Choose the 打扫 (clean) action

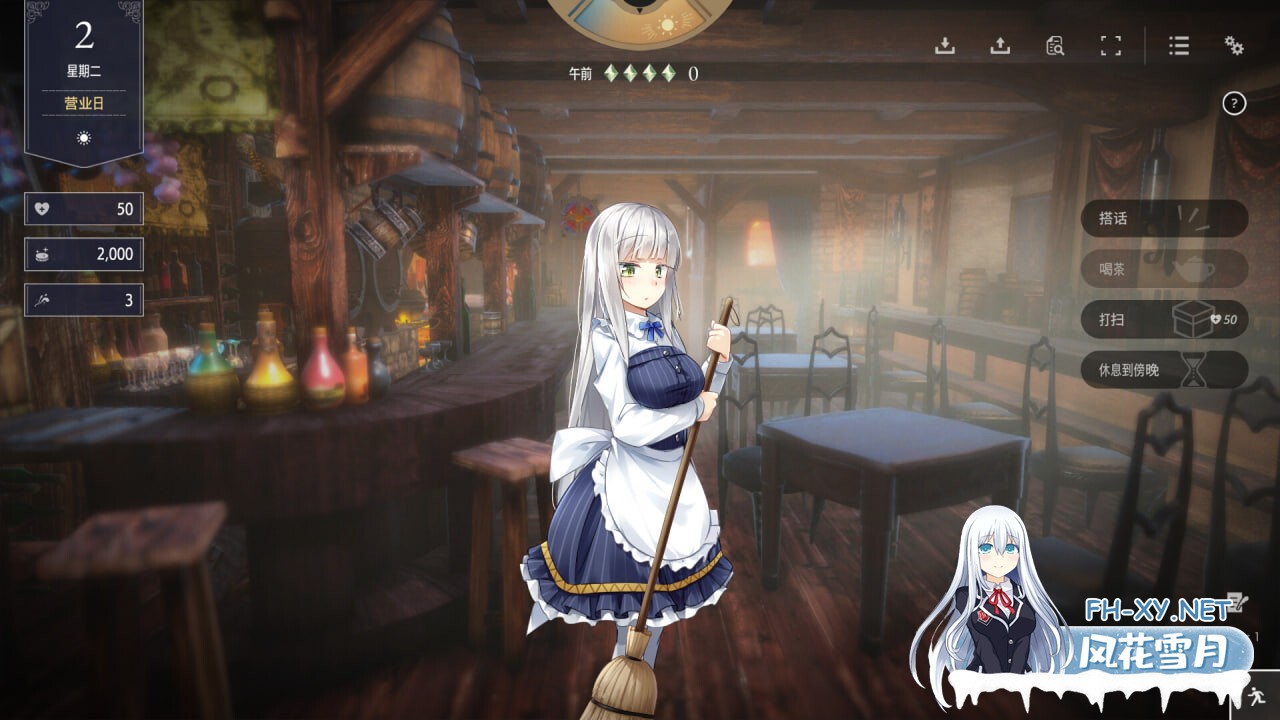point(1164,319)
